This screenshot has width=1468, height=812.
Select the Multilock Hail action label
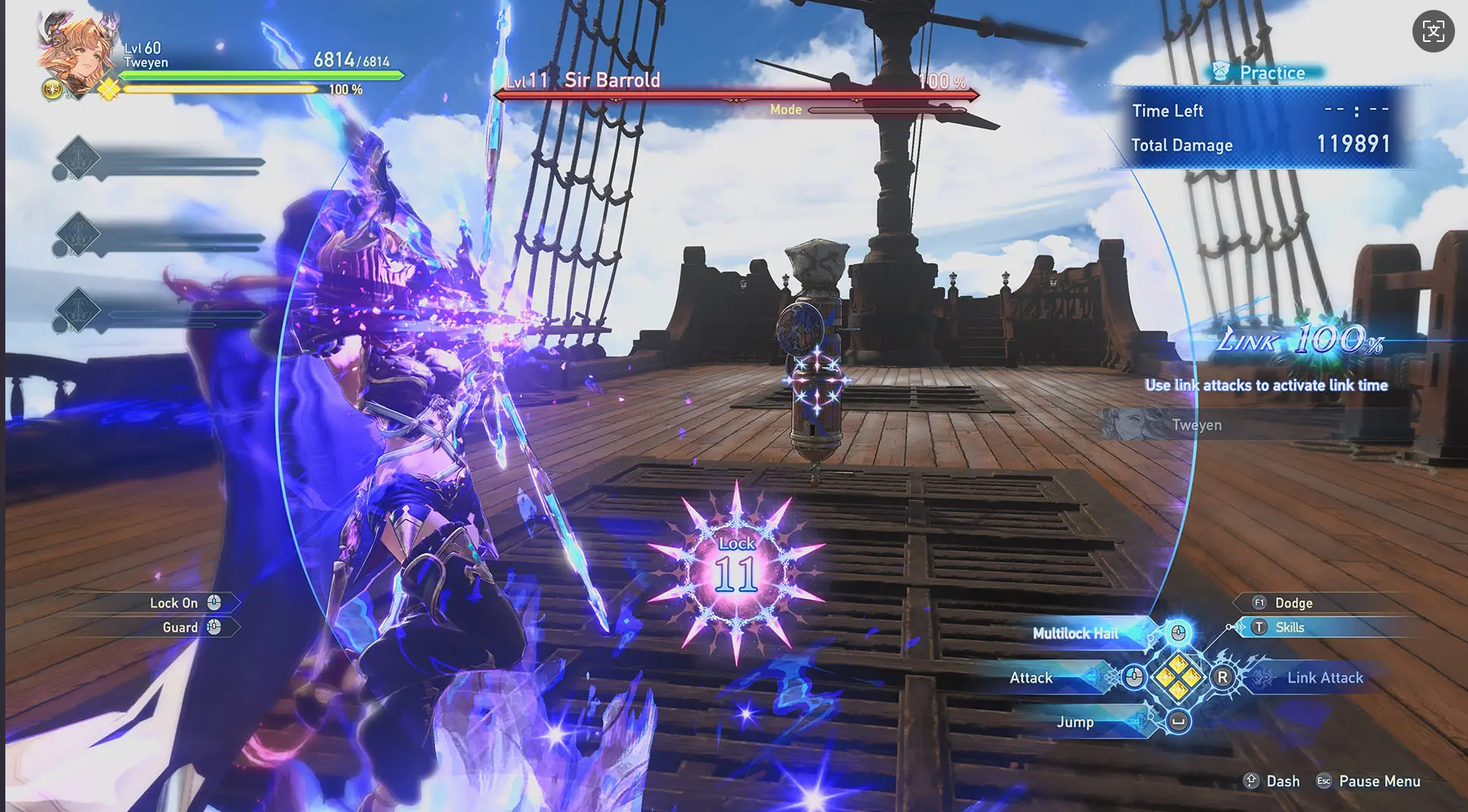(x=1075, y=634)
